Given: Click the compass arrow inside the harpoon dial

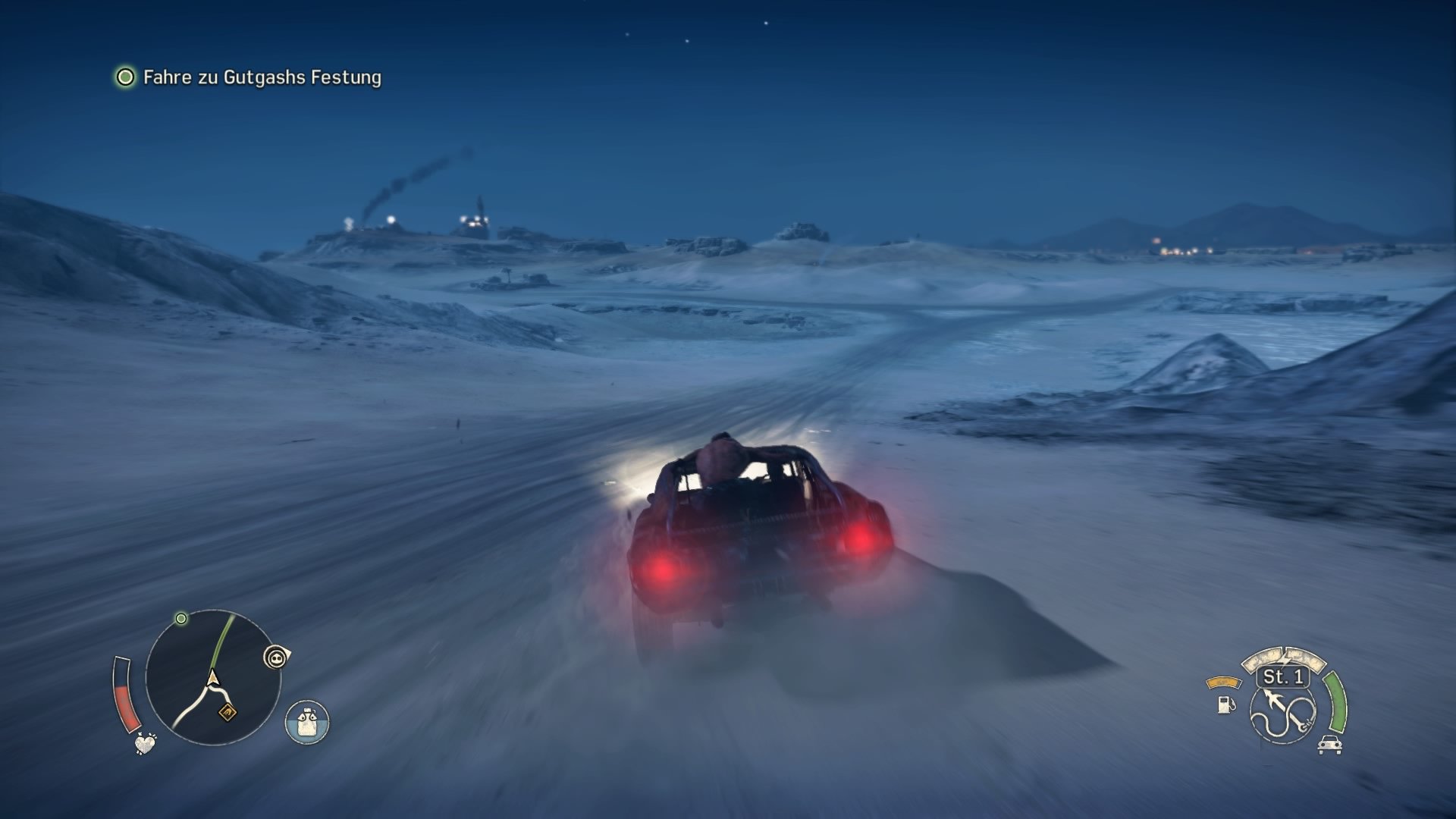Looking at the screenshot, I should (x=1272, y=698).
